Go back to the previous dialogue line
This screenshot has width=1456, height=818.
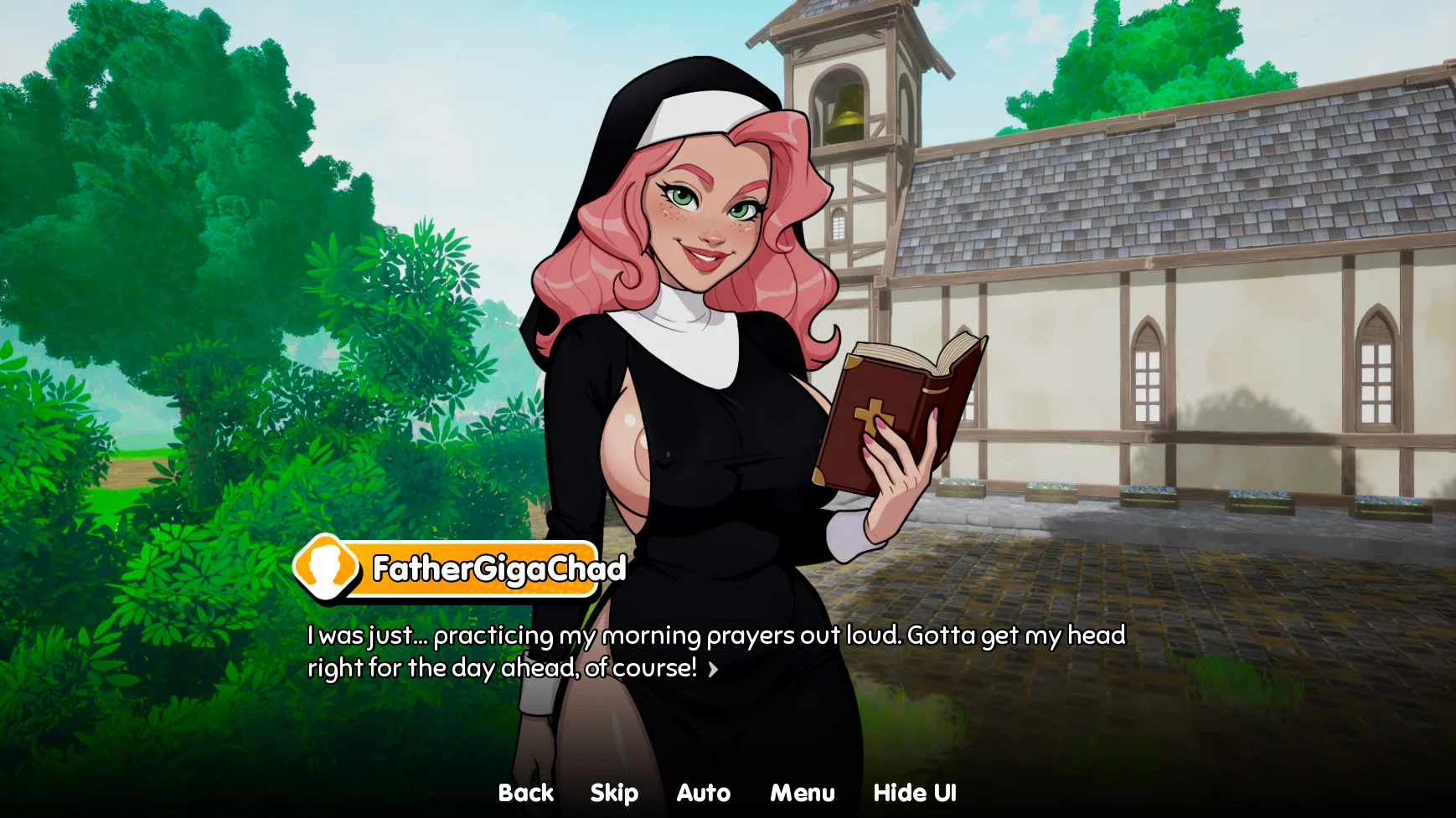pyautogui.click(x=525, y=793)
